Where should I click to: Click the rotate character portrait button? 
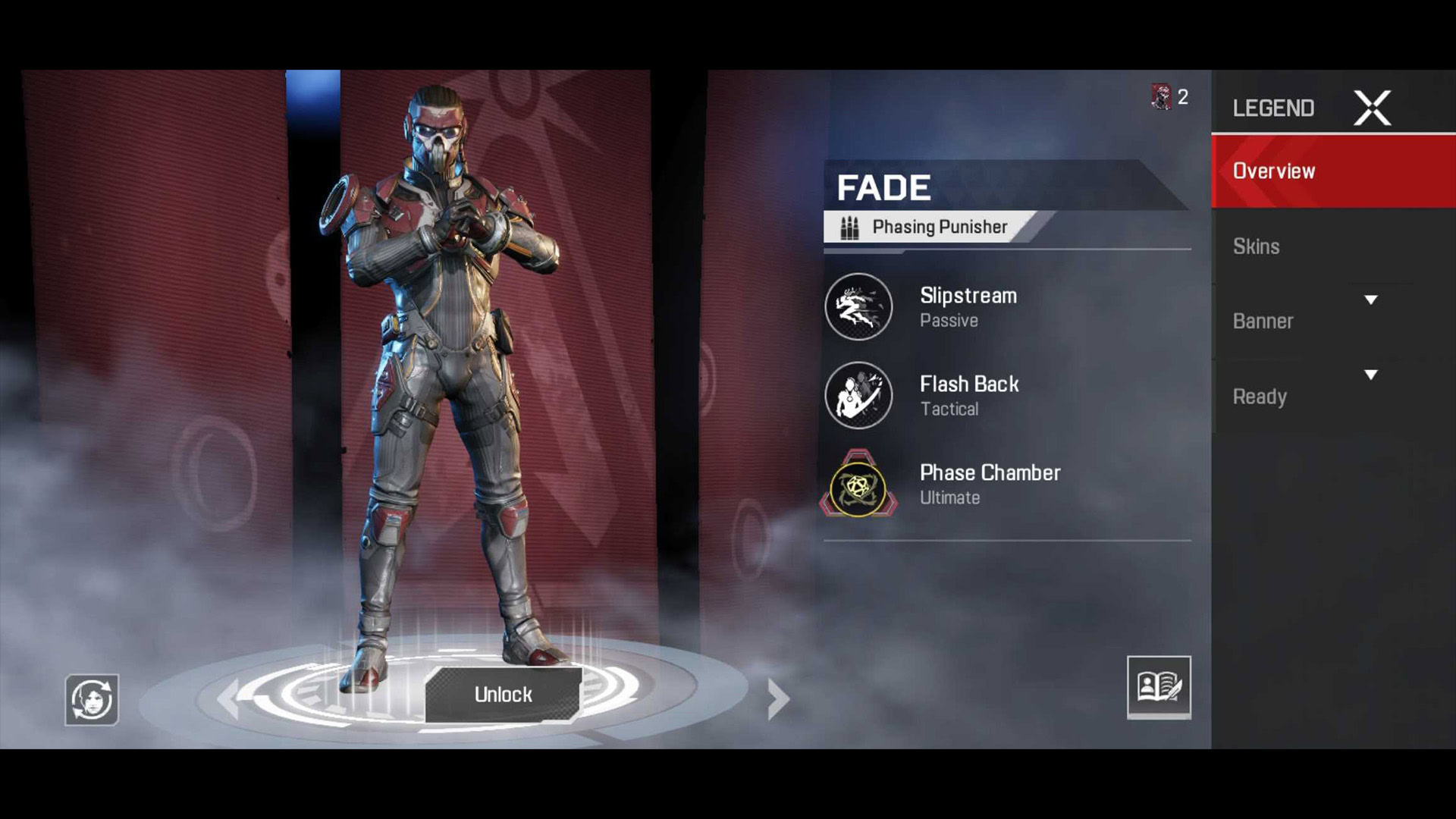(92, 699)
